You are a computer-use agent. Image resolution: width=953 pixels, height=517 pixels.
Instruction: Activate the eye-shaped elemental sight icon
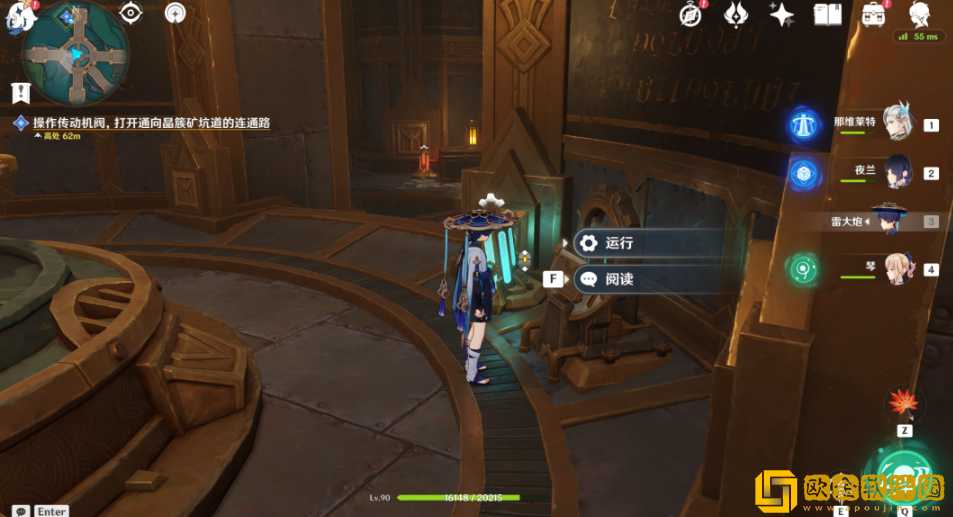[130, 13]
